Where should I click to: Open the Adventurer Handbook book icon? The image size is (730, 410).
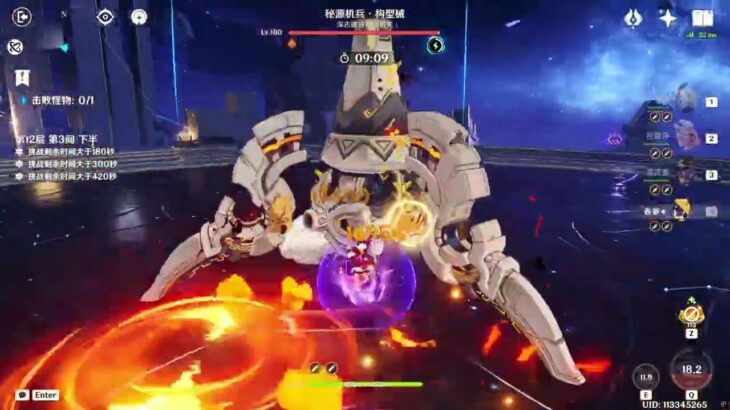702,17
